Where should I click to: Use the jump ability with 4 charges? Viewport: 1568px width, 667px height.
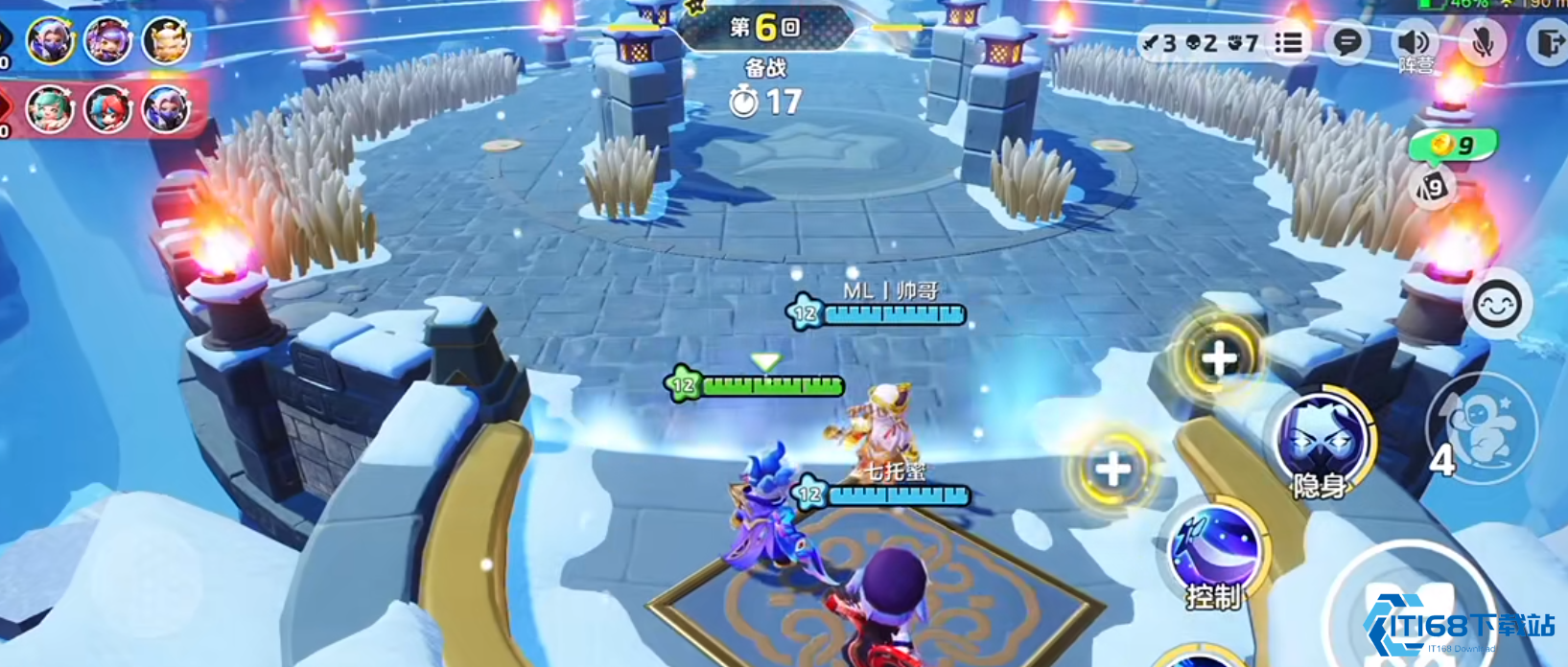[1482, 427]
